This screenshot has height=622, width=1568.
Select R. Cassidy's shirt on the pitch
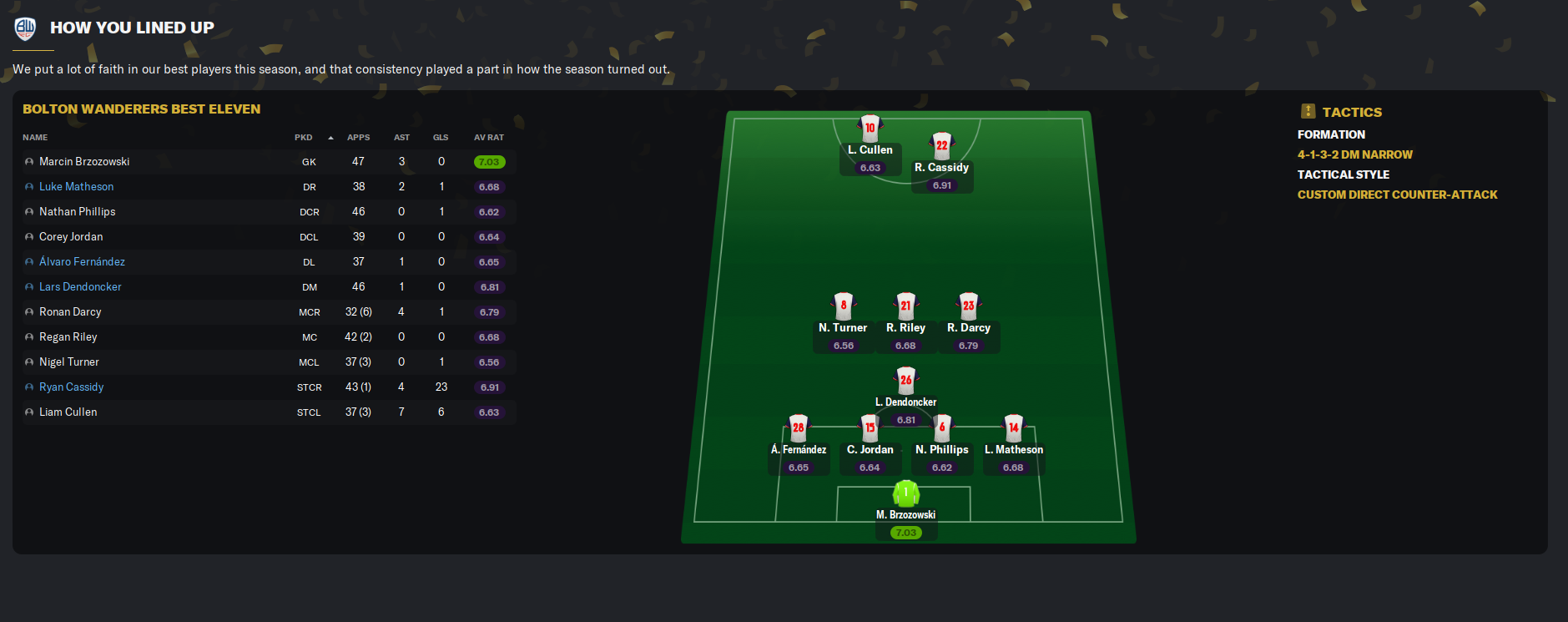point(942,146)
